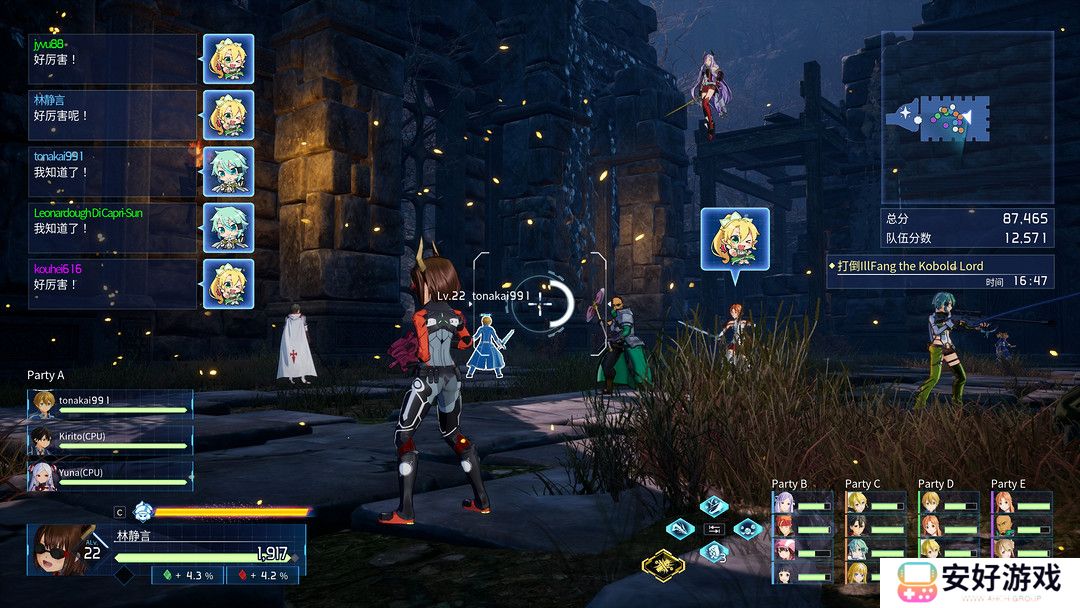
Task: Click the sunglasses player portrait
Action: (59, 549)
